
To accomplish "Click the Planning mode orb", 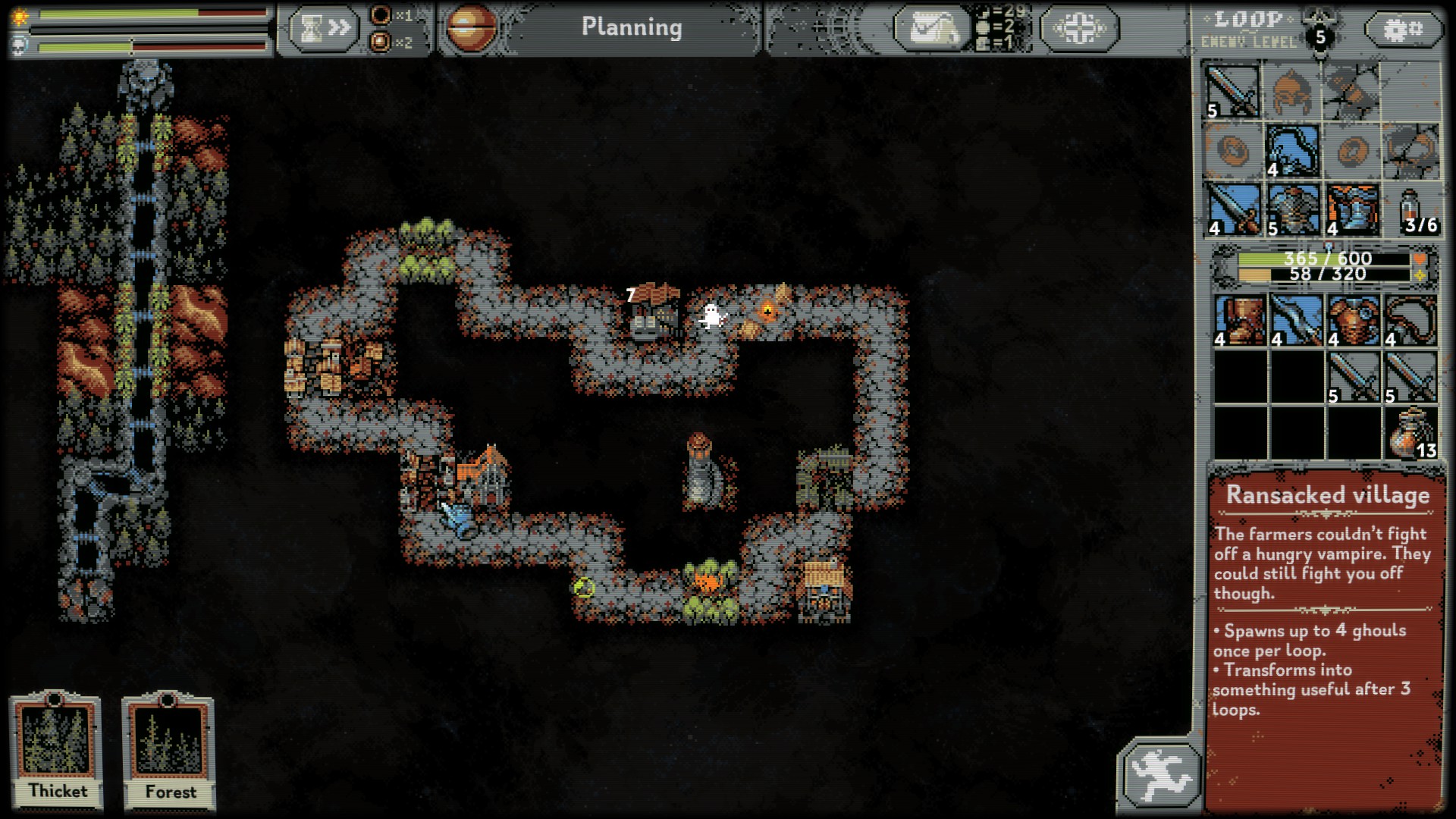I will coord(471,28).
